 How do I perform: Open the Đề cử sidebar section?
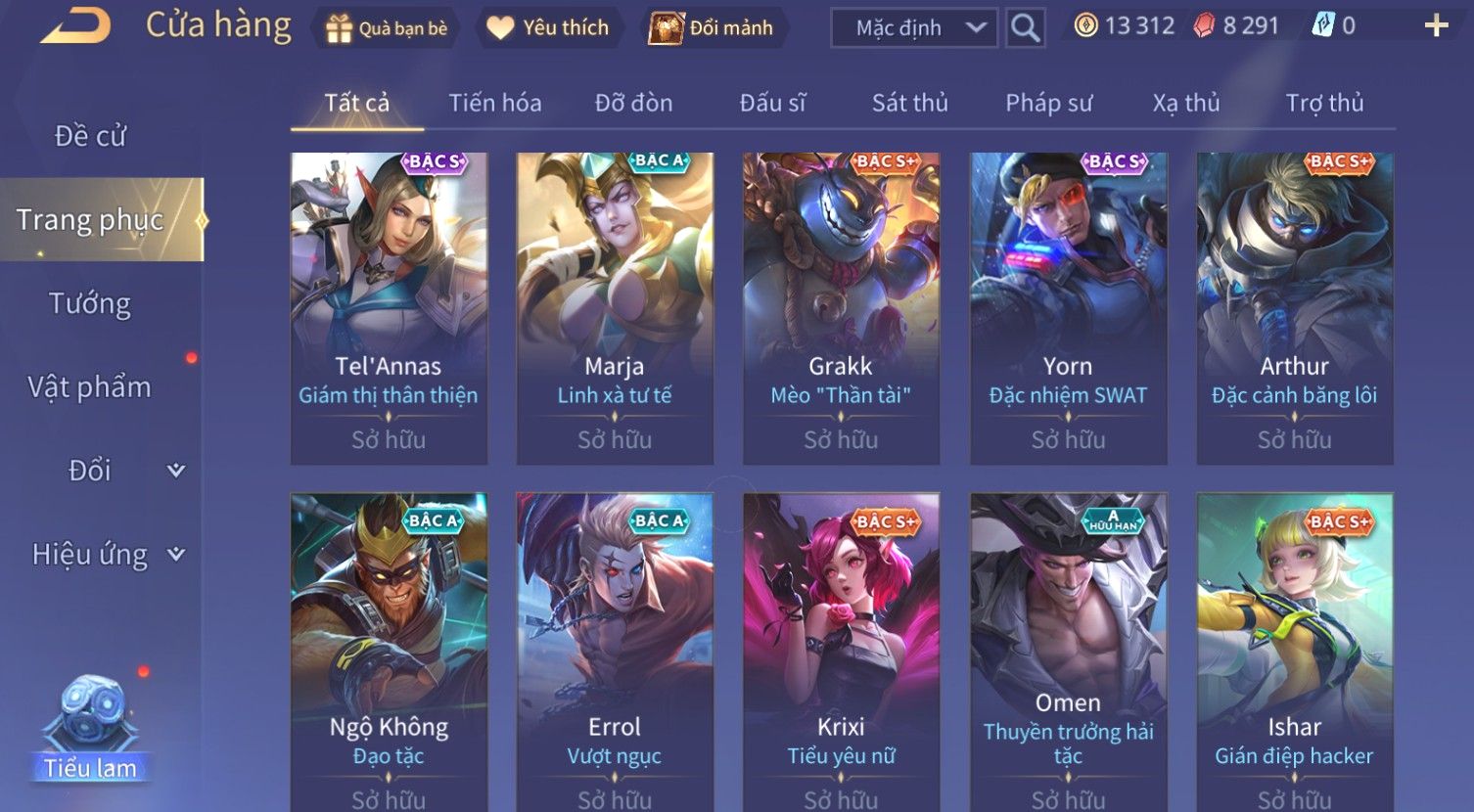[x=90, y=136]
